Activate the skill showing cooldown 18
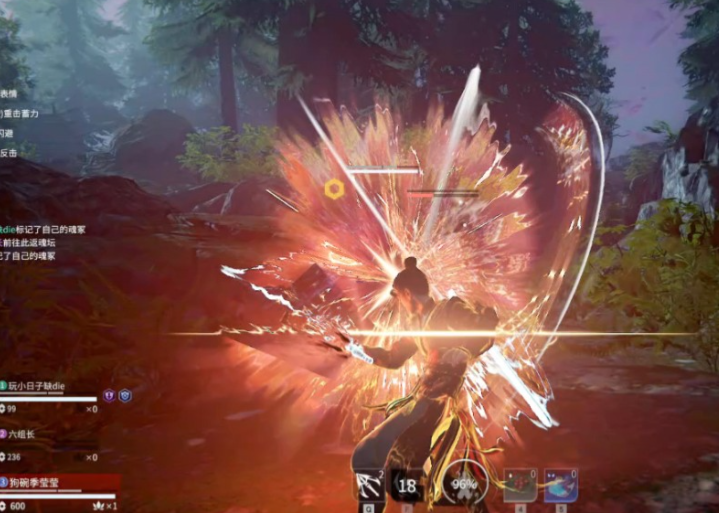Screen dimensions: 719x513 point(407,486)
